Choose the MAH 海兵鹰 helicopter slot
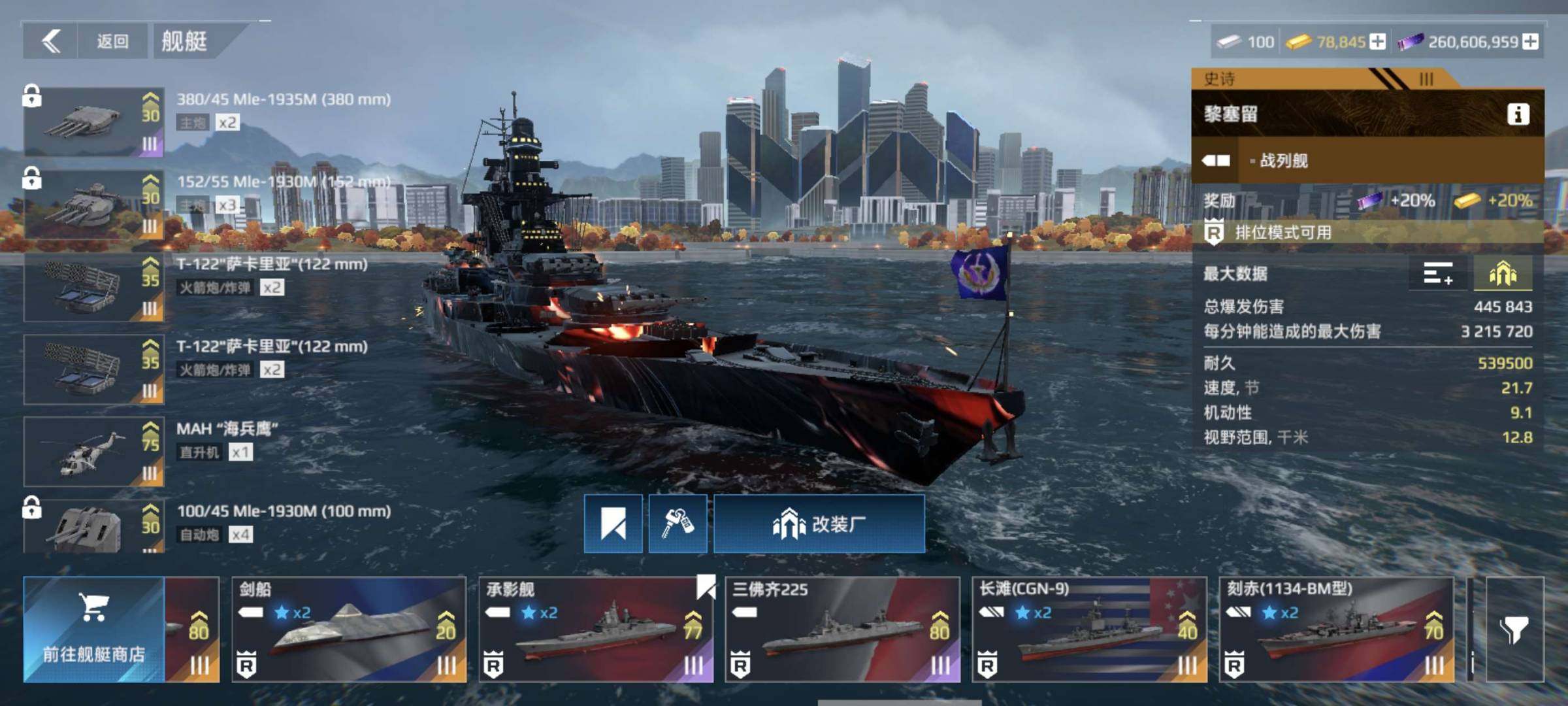Viewport: 1568px width, 706px height. point(94,451)
